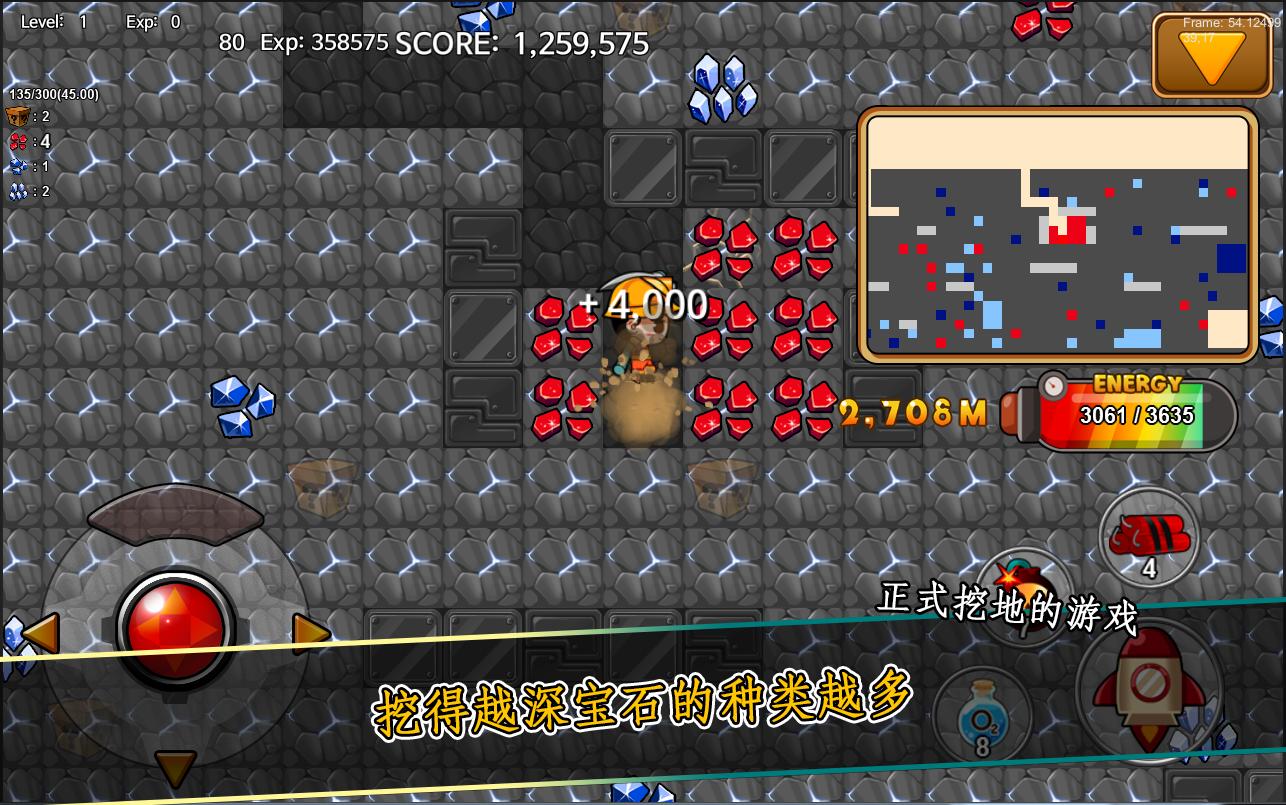Use the red dynamite item
Screen dimensions: 1286x805
[x=1149, y=537]
